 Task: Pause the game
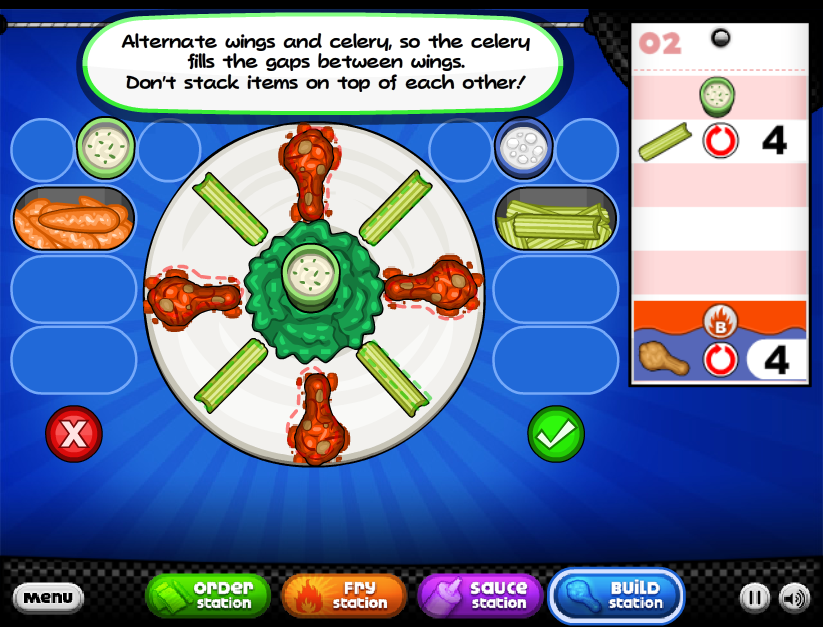[x=755, y=598]
